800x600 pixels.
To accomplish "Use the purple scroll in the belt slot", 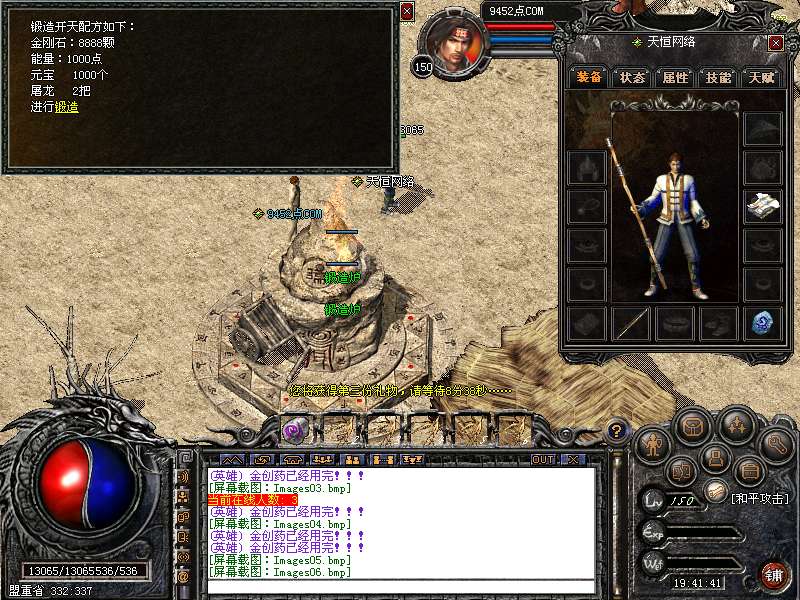I will tap(294, 430).
